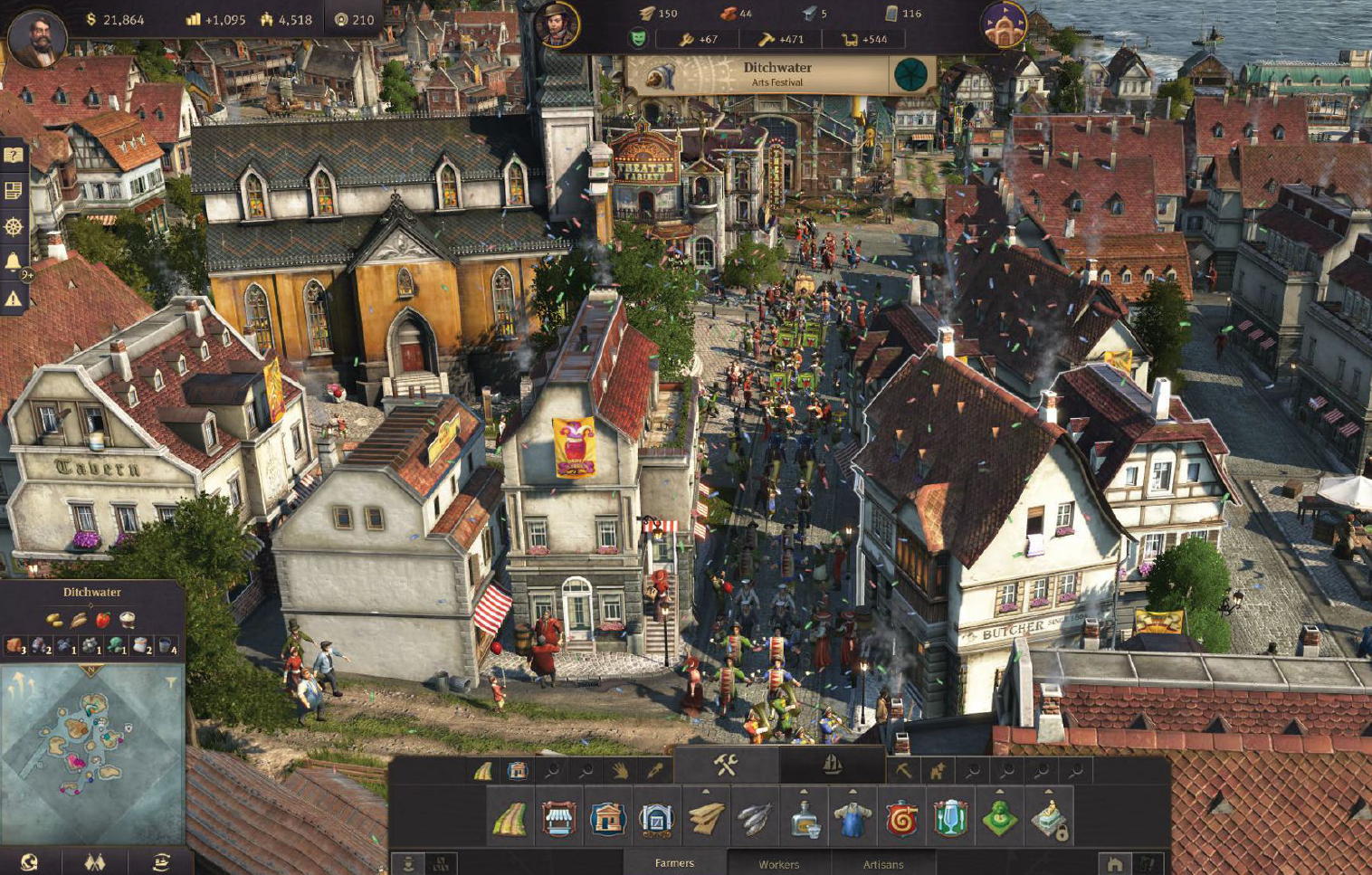This screenshot has width=1372, height=875.
Task: Select the Farmers tab
Action: click(674, 863)
